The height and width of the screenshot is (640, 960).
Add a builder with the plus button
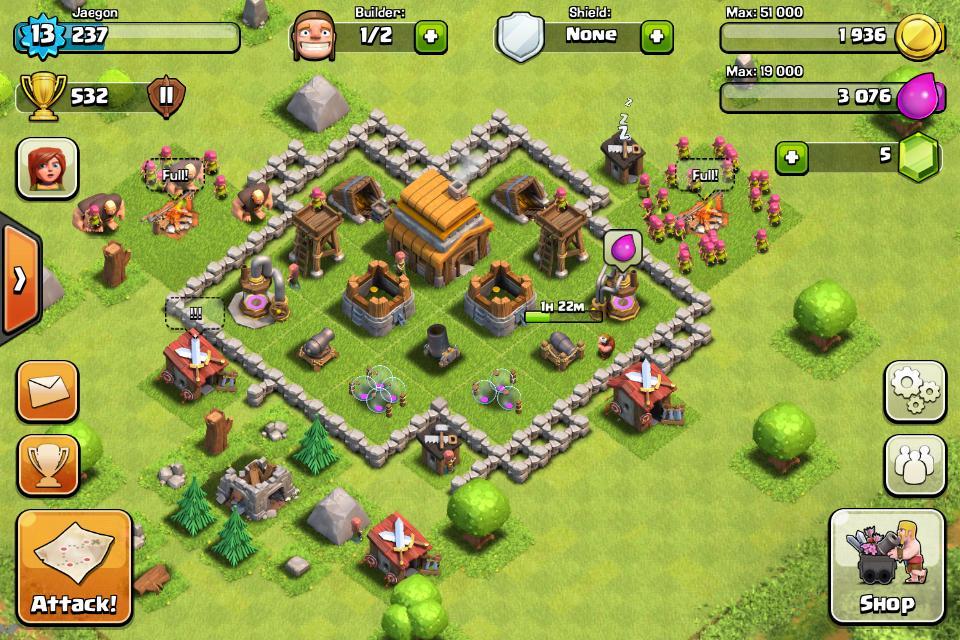pos(431,37)
